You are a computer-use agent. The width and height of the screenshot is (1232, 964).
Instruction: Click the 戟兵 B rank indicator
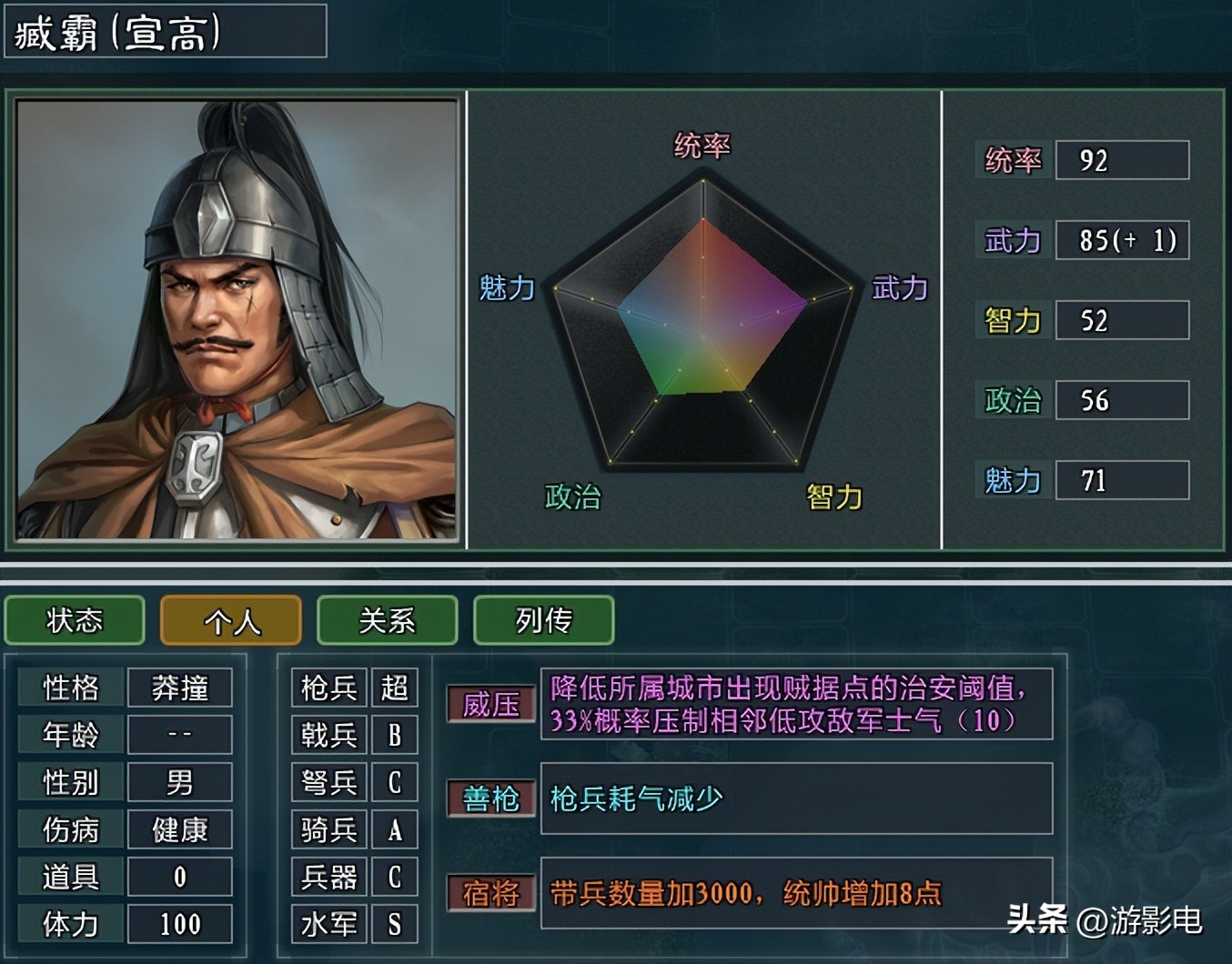tap(394, 736)
